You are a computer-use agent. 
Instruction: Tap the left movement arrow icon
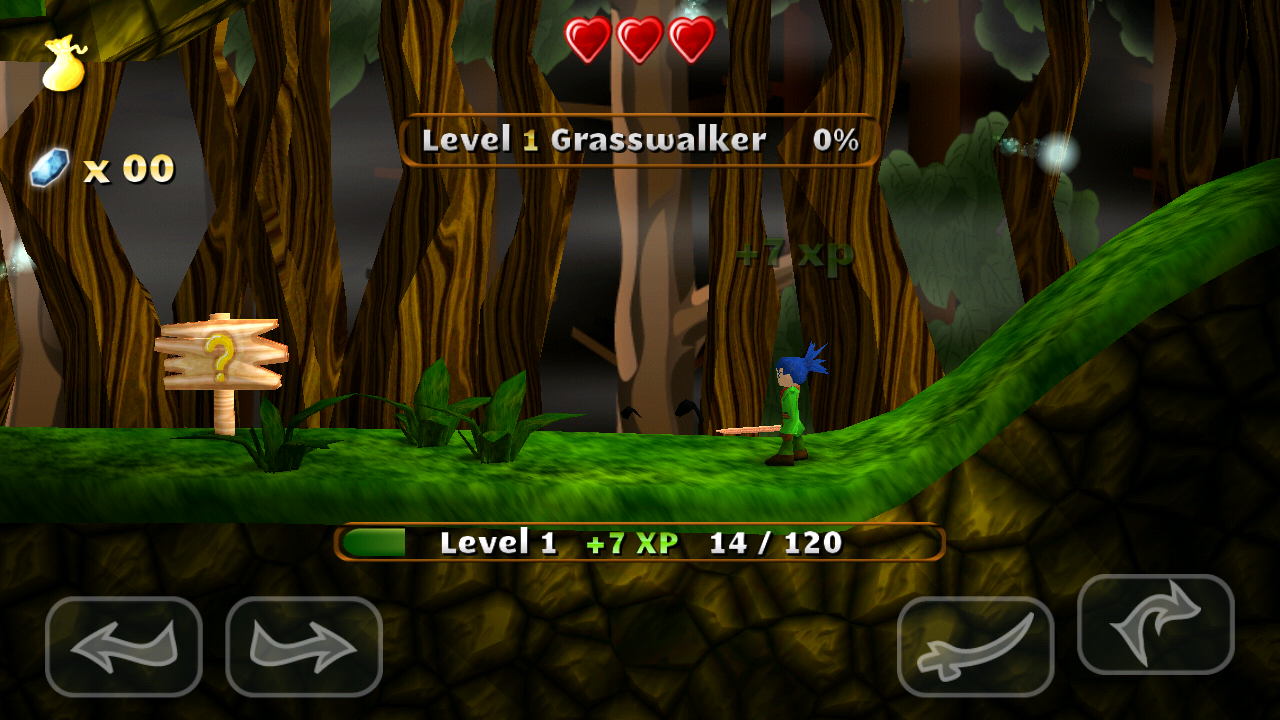point(122,645)
